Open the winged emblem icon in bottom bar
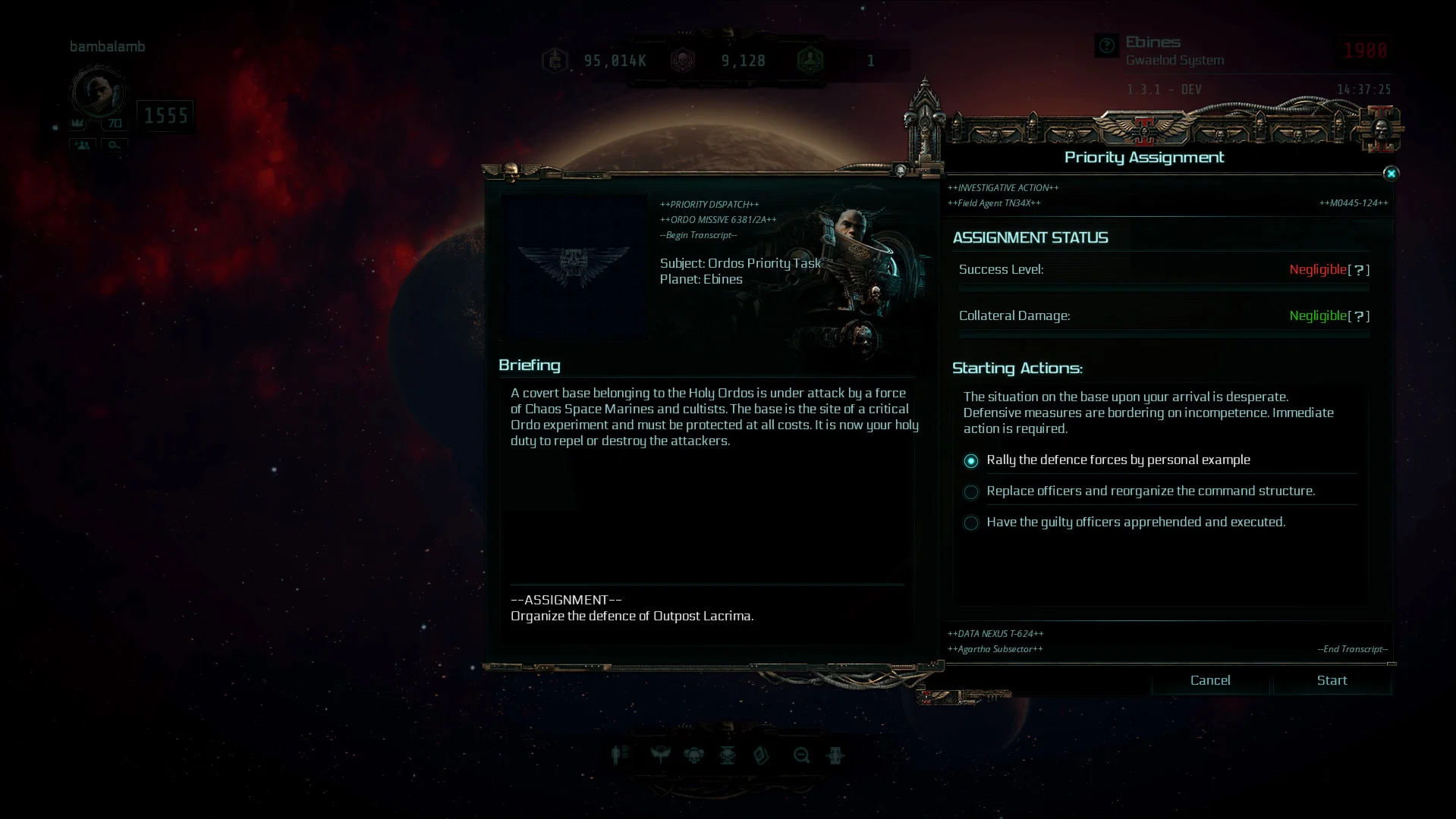The height and width of the screenshot is (819, 1456). click(x=660, y=755)
